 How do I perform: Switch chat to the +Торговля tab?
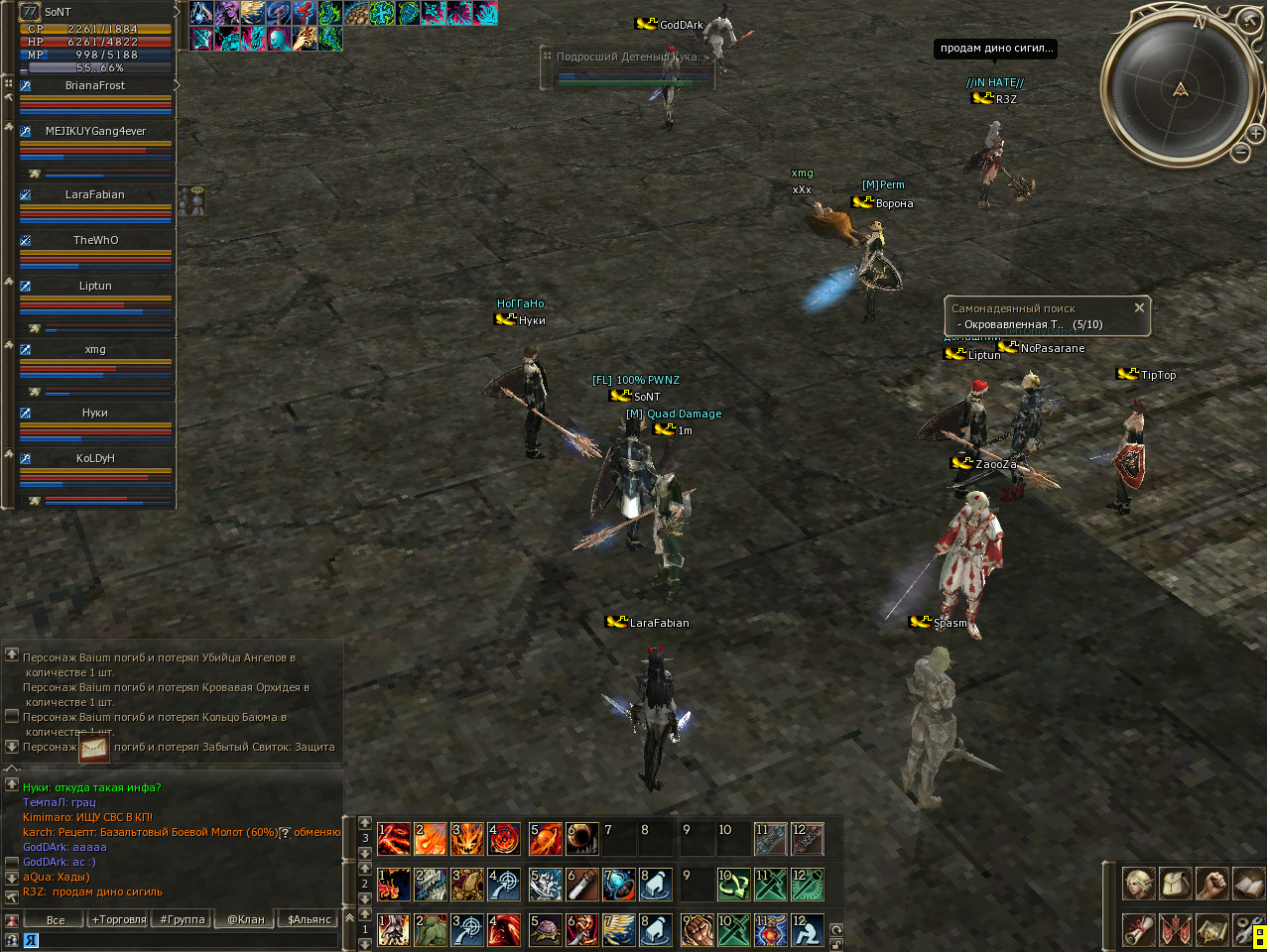click(x=119, y=919)
